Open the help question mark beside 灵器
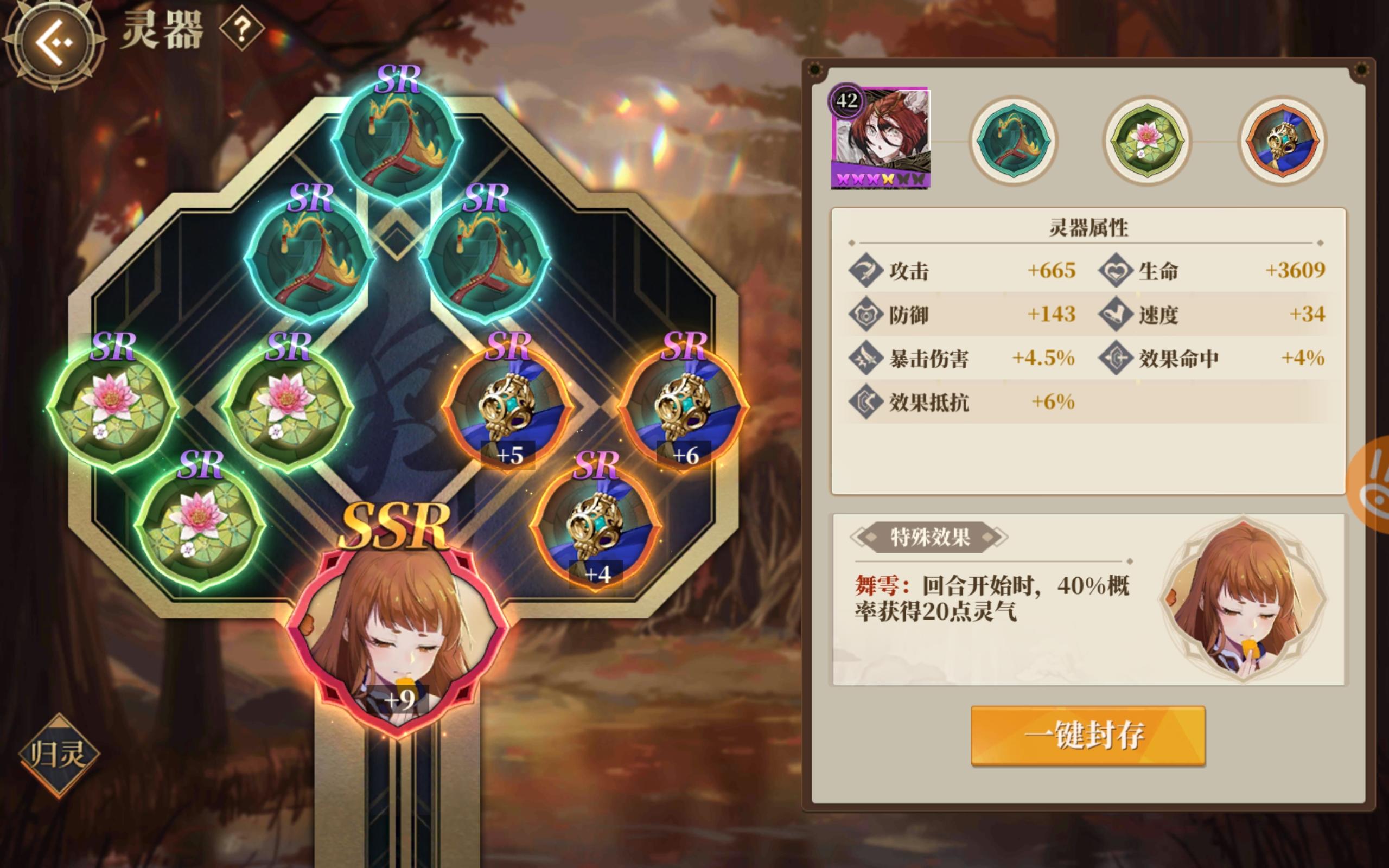 coord(241,30)
